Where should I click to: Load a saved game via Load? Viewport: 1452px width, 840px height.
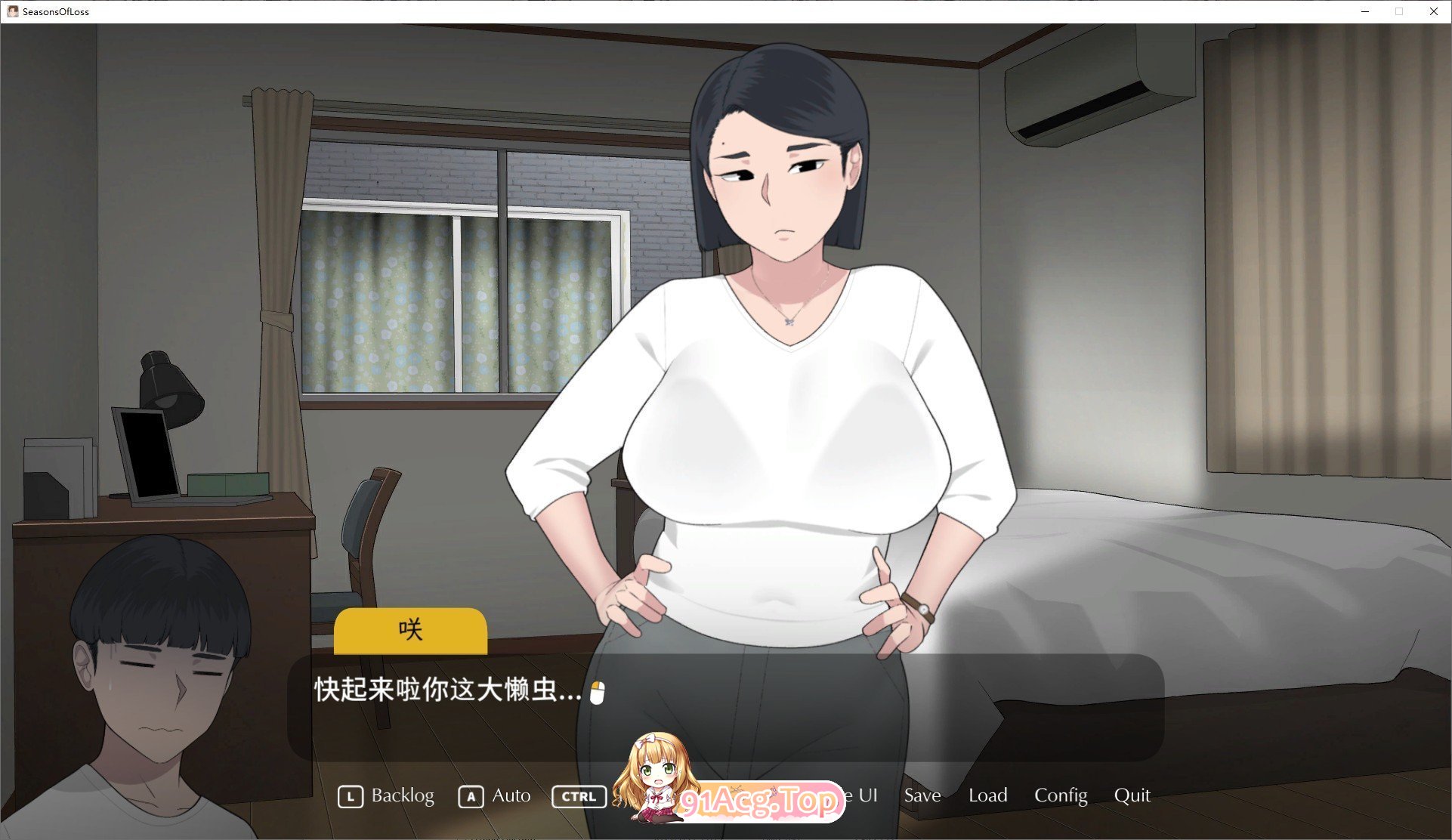click(x=987, y=795)
